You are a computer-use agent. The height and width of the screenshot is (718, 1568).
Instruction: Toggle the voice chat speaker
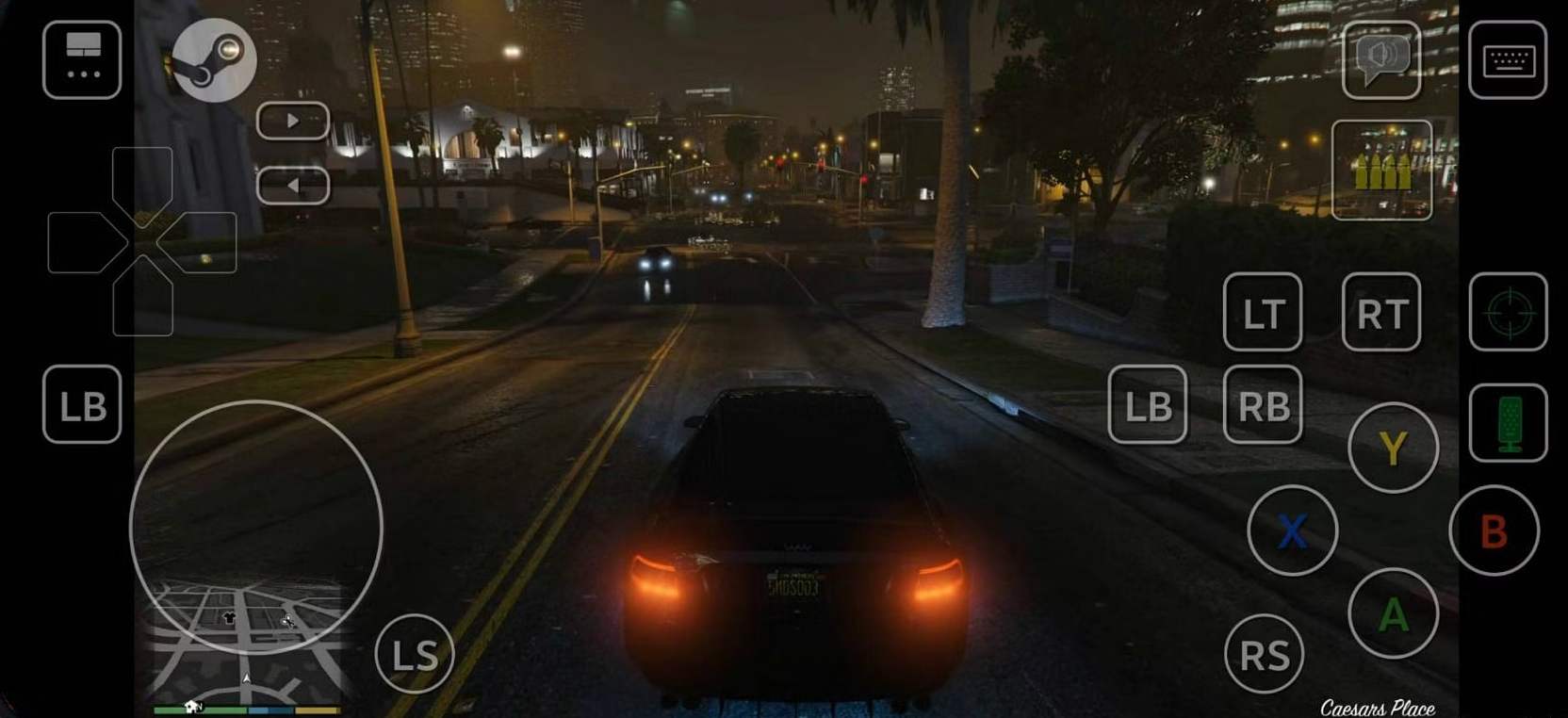[1381, 58]
